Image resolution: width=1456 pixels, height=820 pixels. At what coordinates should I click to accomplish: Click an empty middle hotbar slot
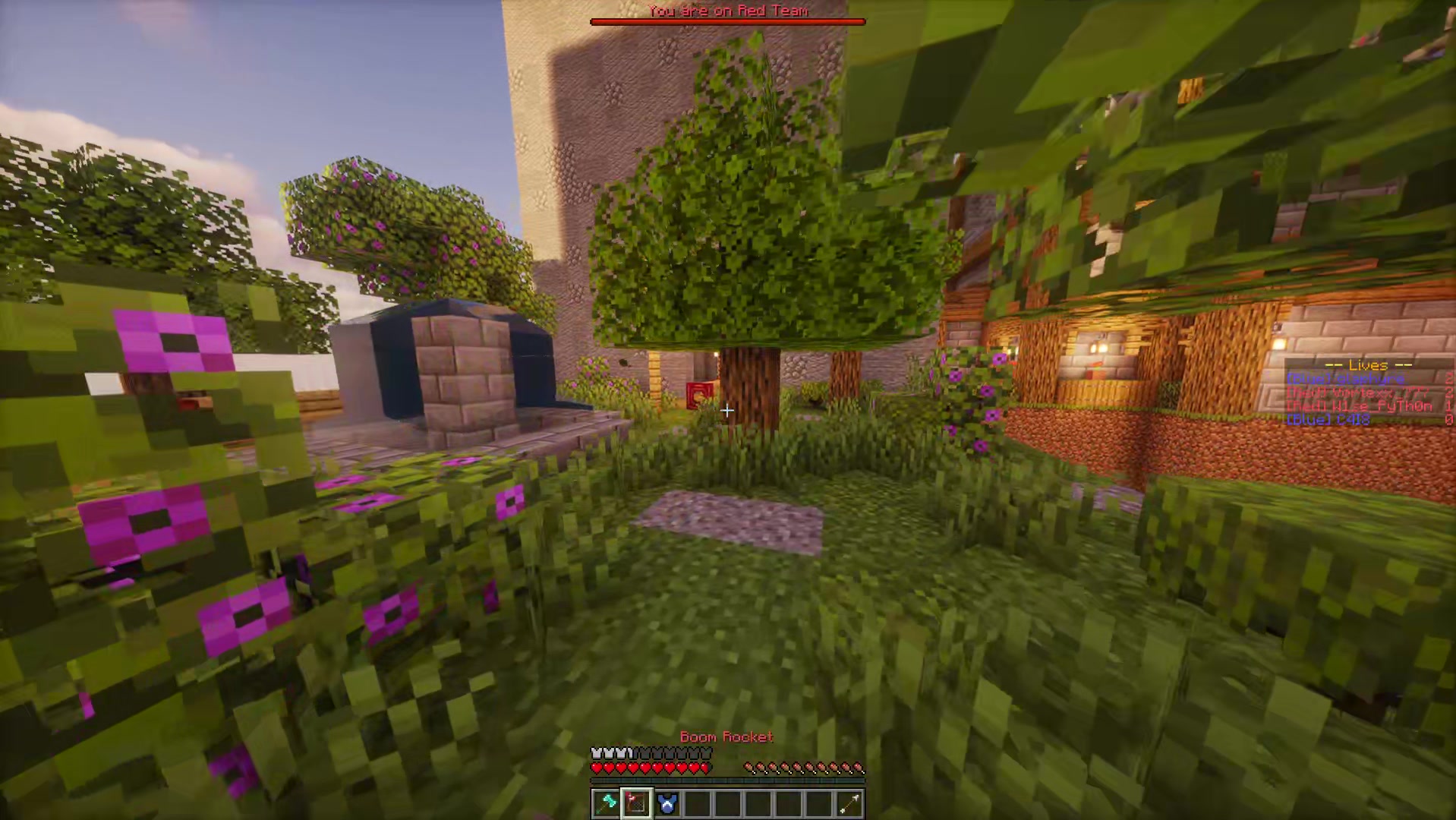pyautogui.click(x=758, y=803)
